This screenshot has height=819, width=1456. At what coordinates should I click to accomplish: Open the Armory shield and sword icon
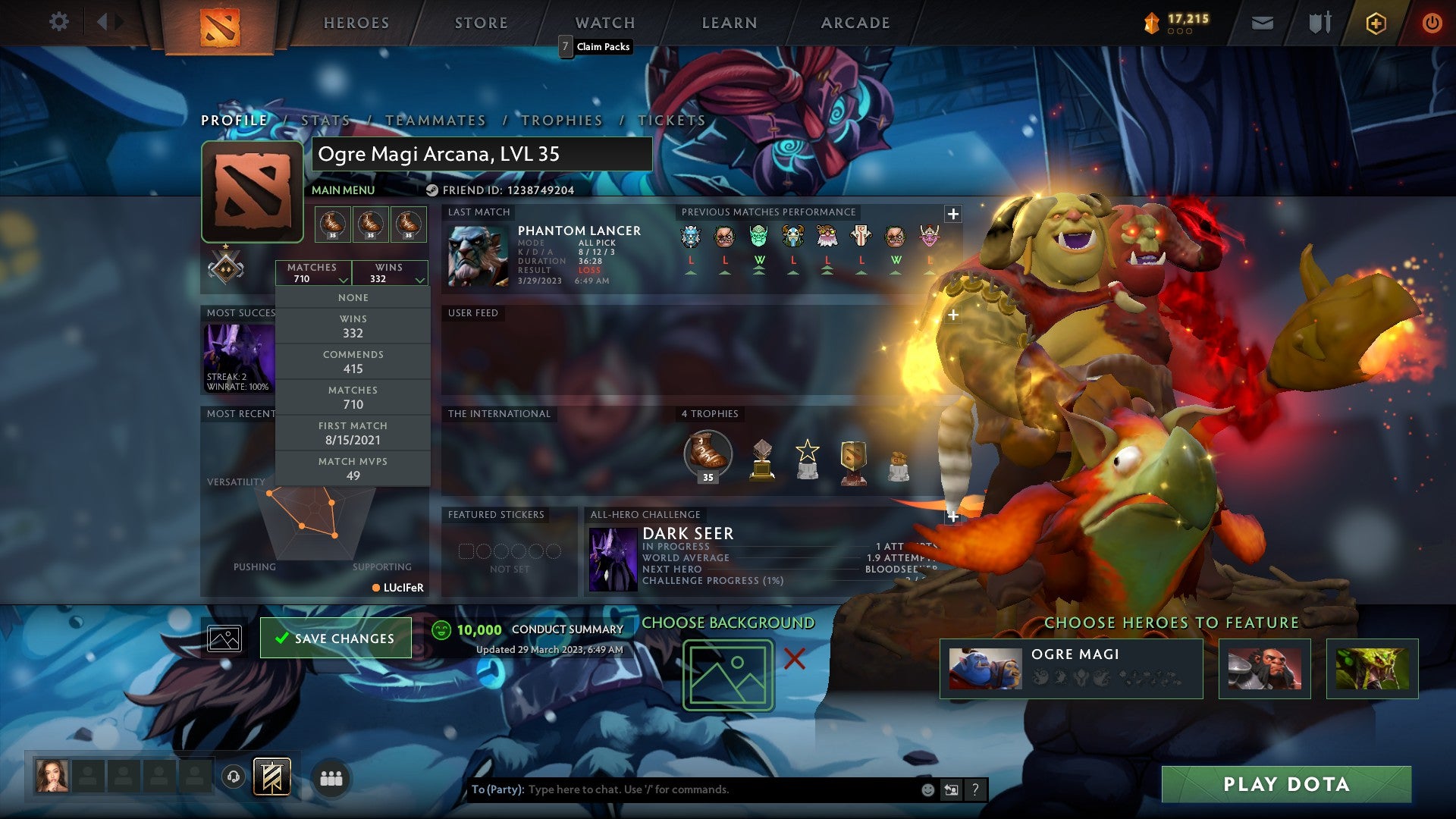(x=1319, y=22)
